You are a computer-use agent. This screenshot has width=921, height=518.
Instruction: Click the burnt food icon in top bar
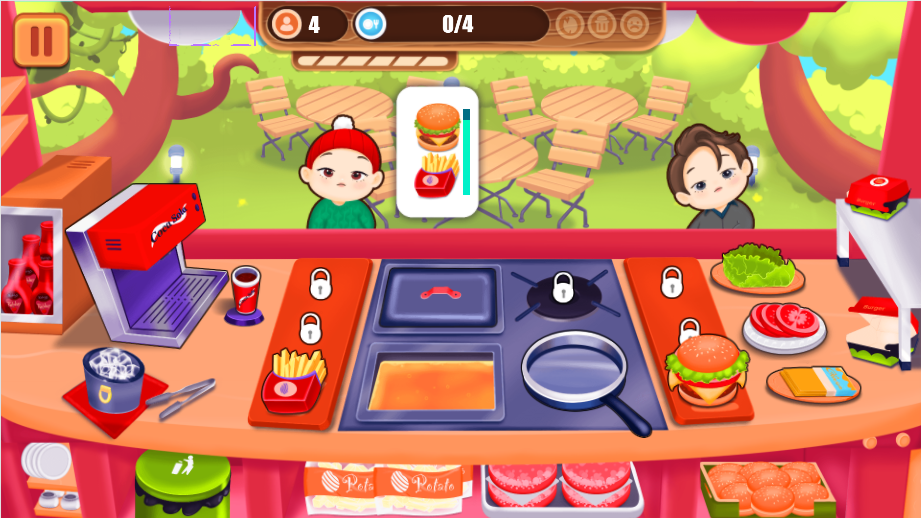[x=569, y=23]
